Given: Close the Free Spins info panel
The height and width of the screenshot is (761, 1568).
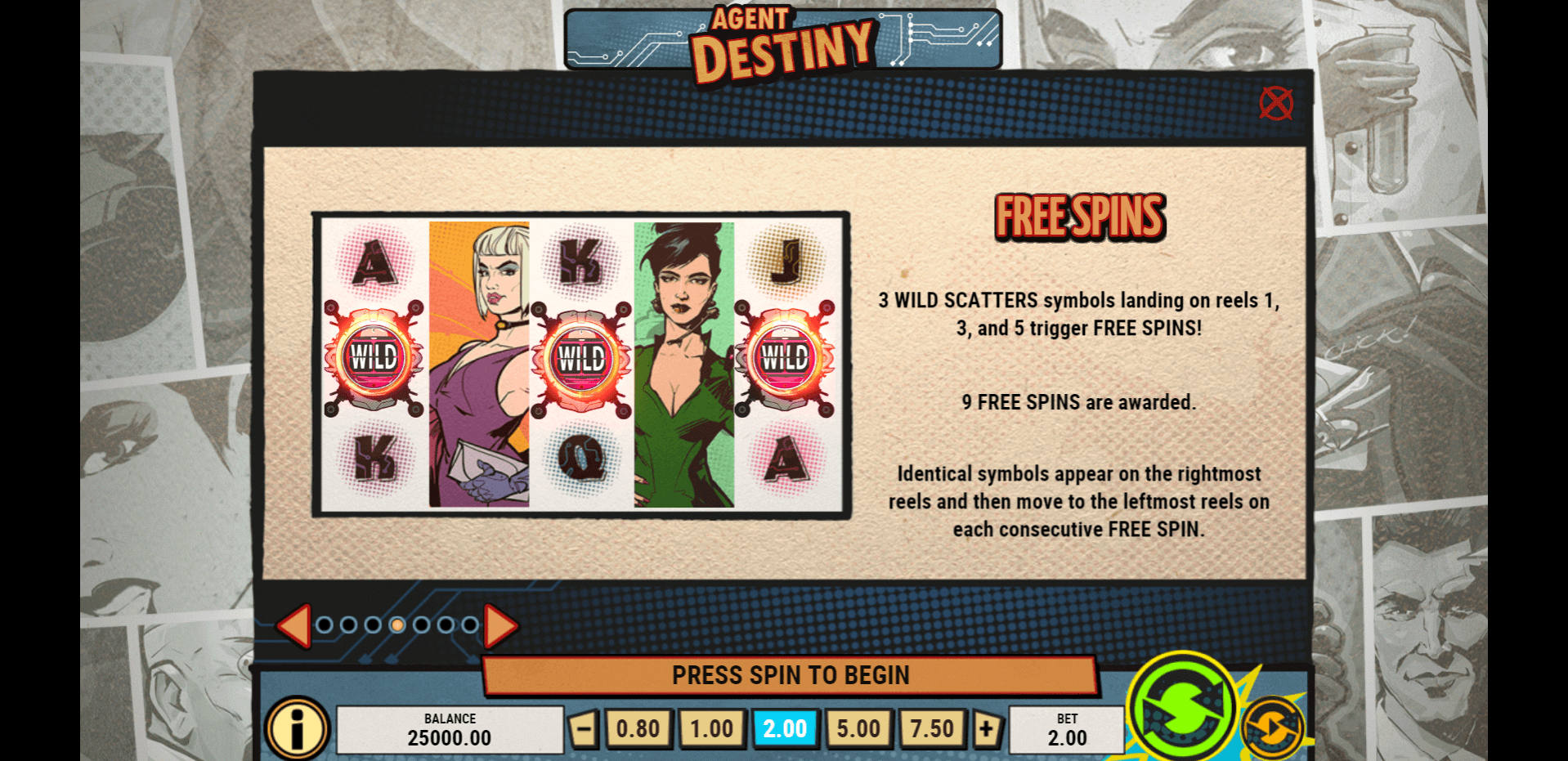Looking at the screenshot, I should click(x=1275, y=104).
